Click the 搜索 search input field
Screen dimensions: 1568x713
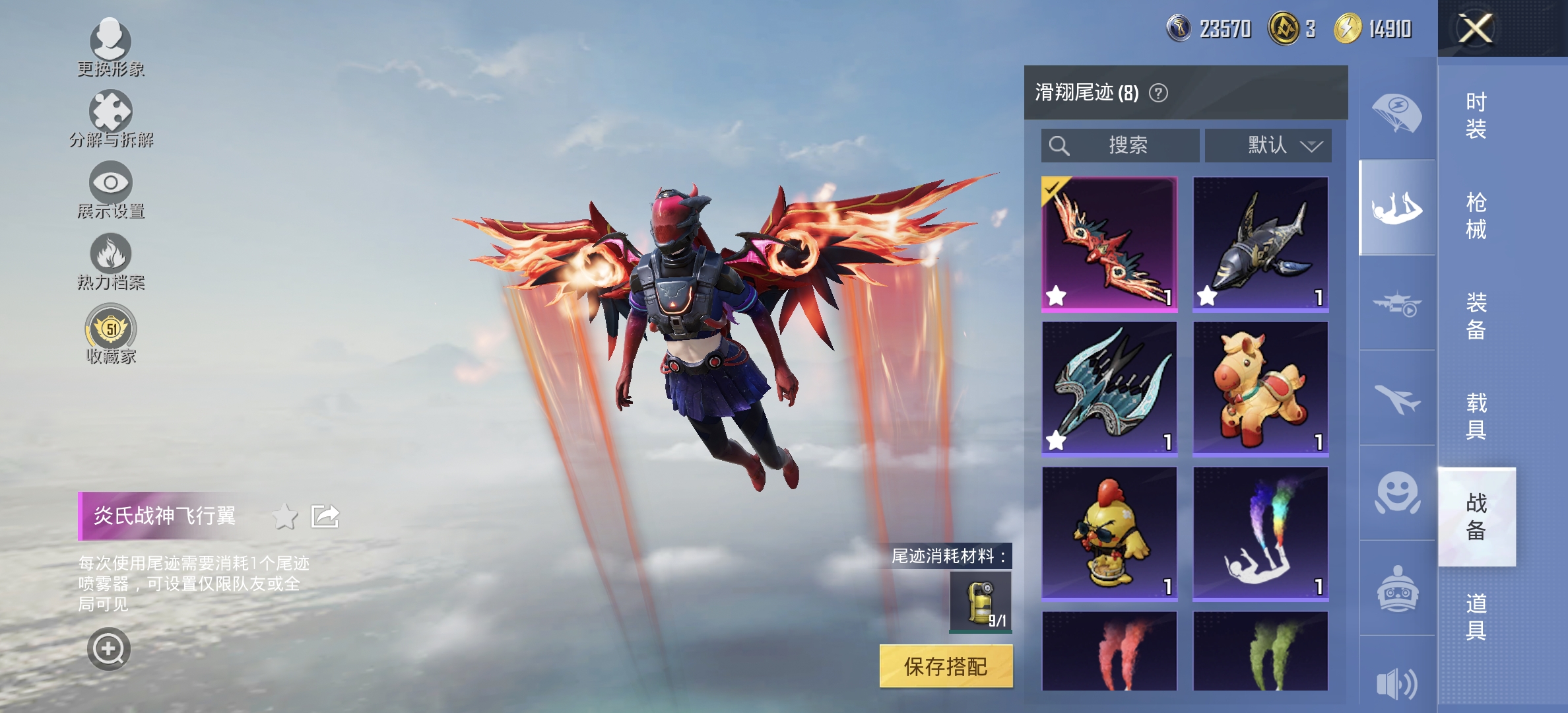[1121, 146]
